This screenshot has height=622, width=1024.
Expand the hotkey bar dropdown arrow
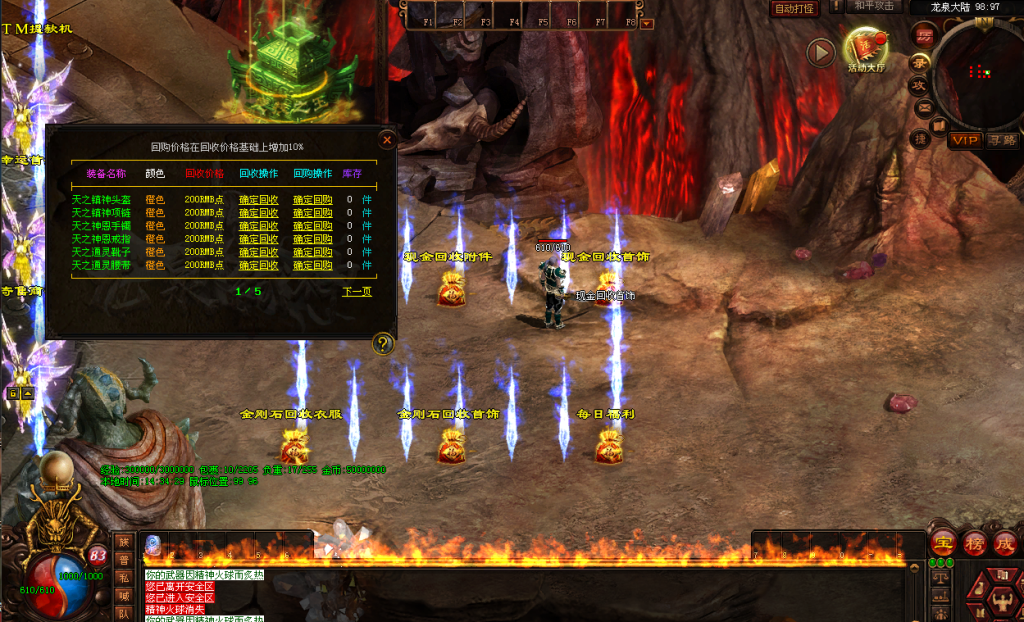pyautogui.click(x=646, y=22)
